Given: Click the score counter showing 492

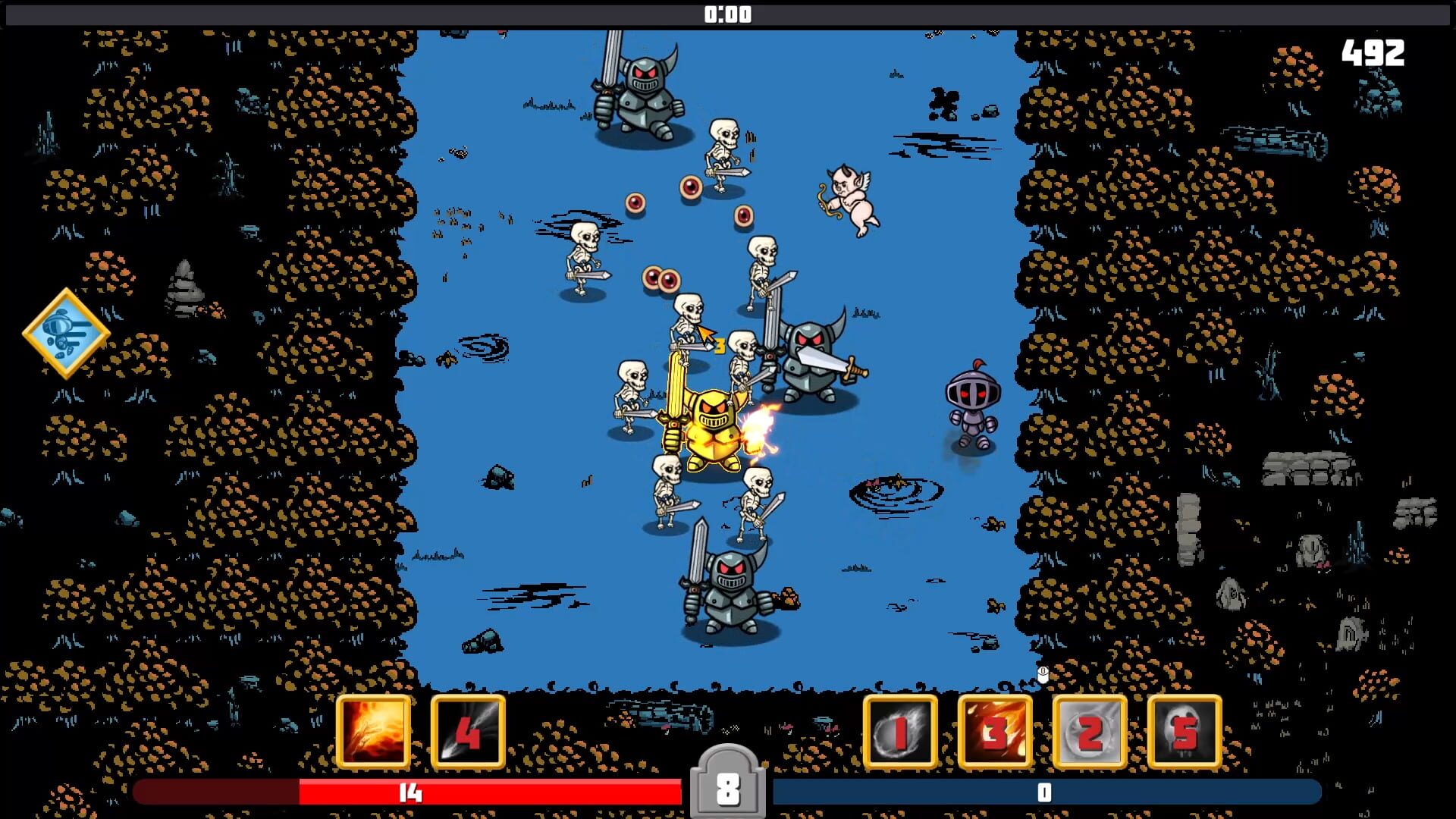Looking at the screenshot, I should 1374,53.
